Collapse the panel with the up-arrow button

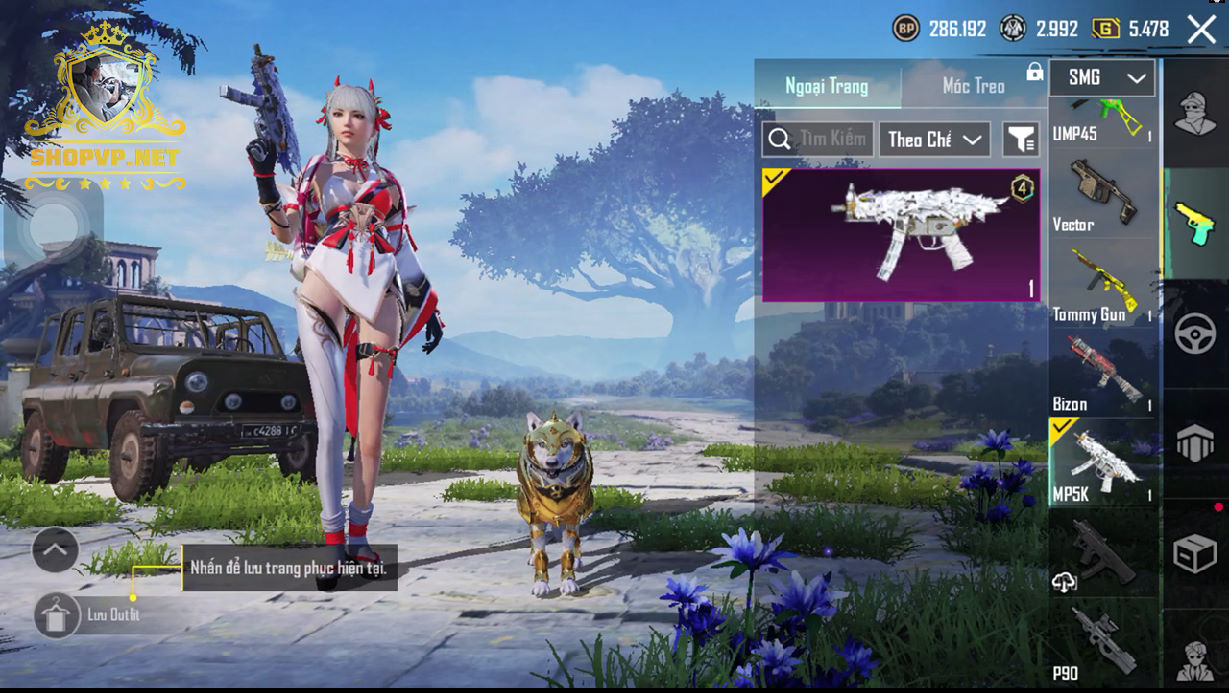click(x=55, y=549)
